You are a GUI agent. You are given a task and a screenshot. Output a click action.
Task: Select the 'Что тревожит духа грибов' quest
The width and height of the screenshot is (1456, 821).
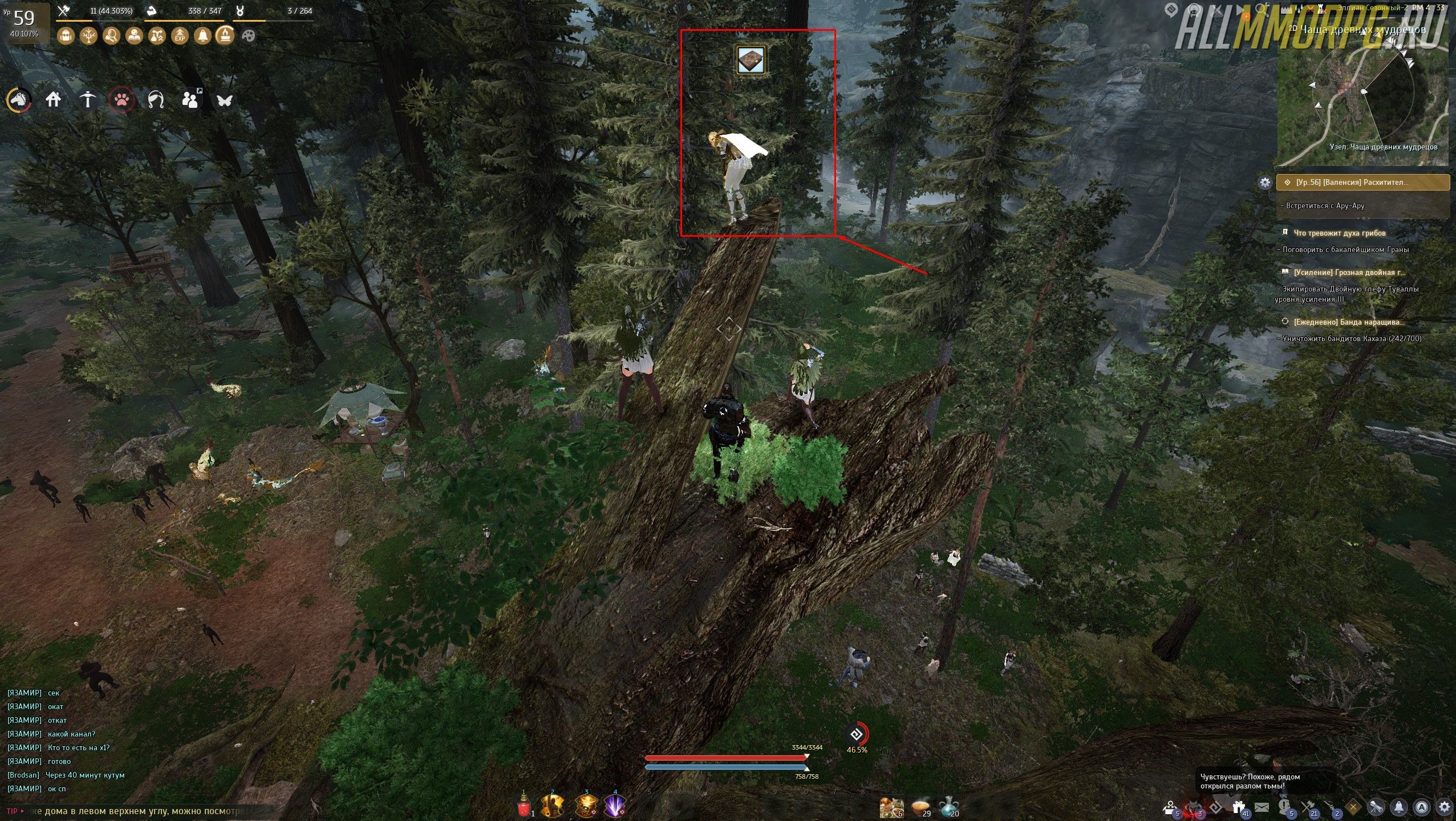(1339, 233)
